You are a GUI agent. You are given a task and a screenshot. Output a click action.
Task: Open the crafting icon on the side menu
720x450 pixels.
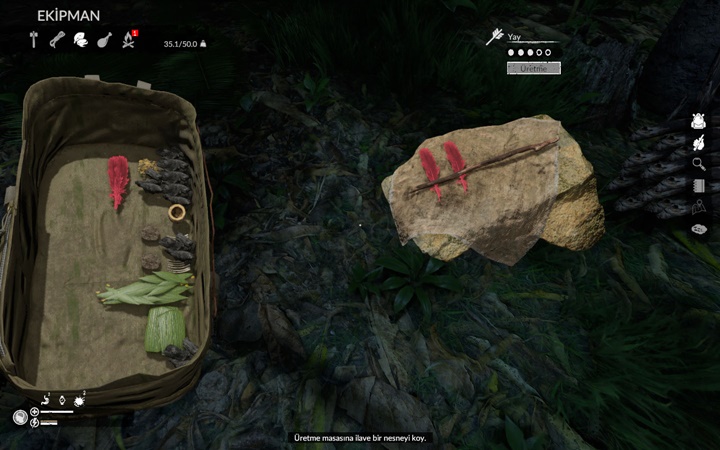tap(699, 143)
